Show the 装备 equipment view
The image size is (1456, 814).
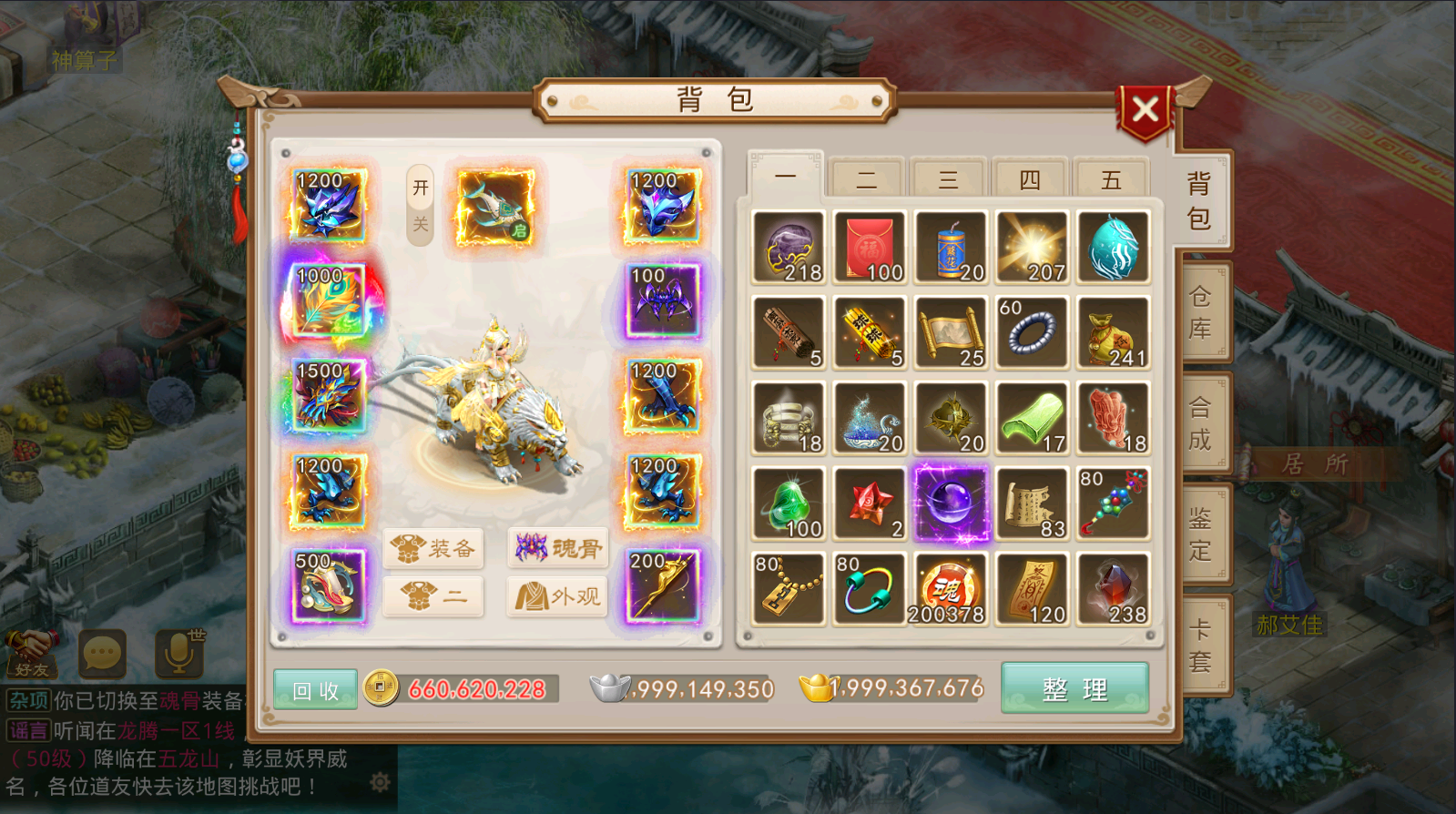(433, 547)
